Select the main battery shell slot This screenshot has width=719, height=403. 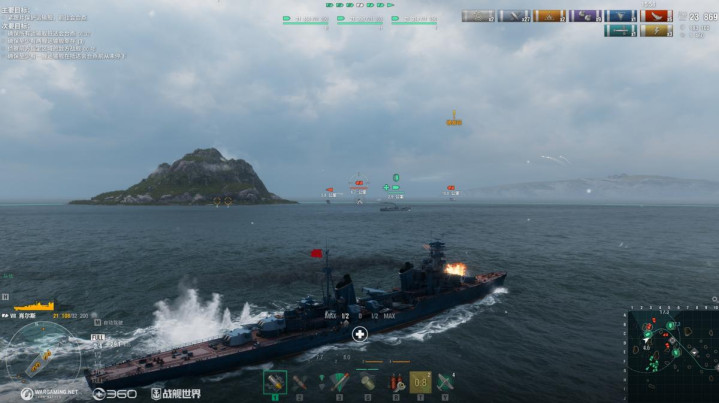pyautogui.click(x=274, y=381)
